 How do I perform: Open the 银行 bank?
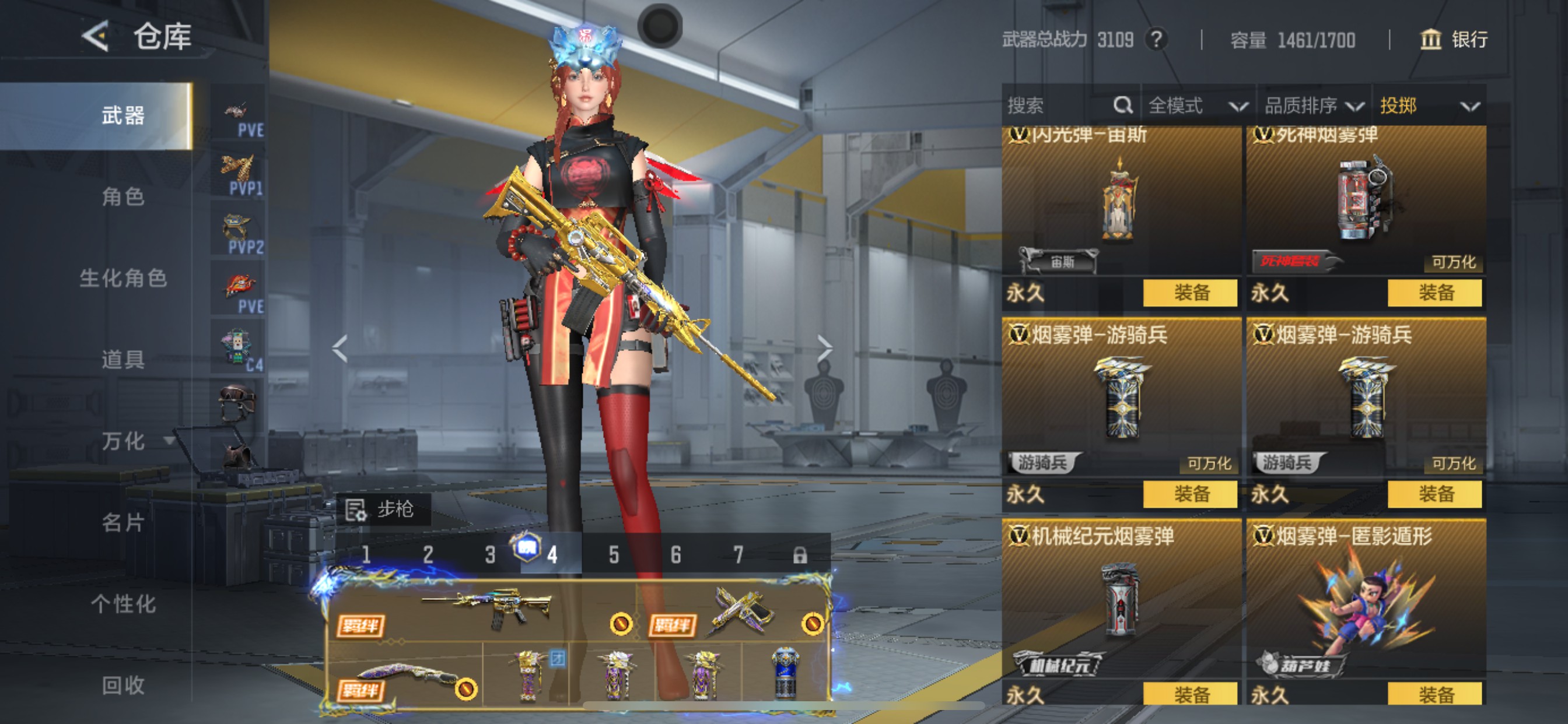[1454, 40]
